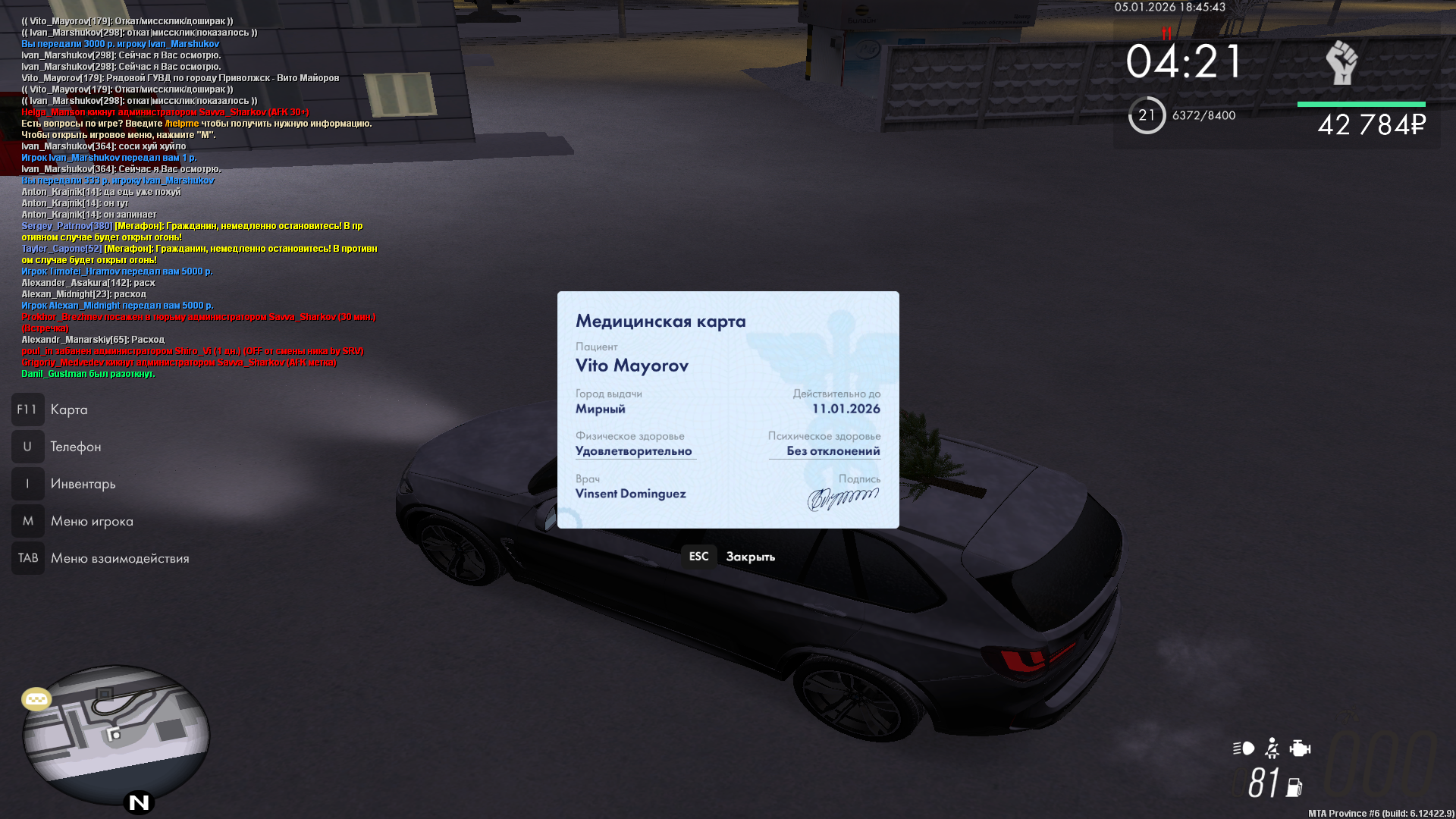Click the yellow taxi marker on minimap
The width and height of the screenshot is (1456, 819).
tap(36, 698)
